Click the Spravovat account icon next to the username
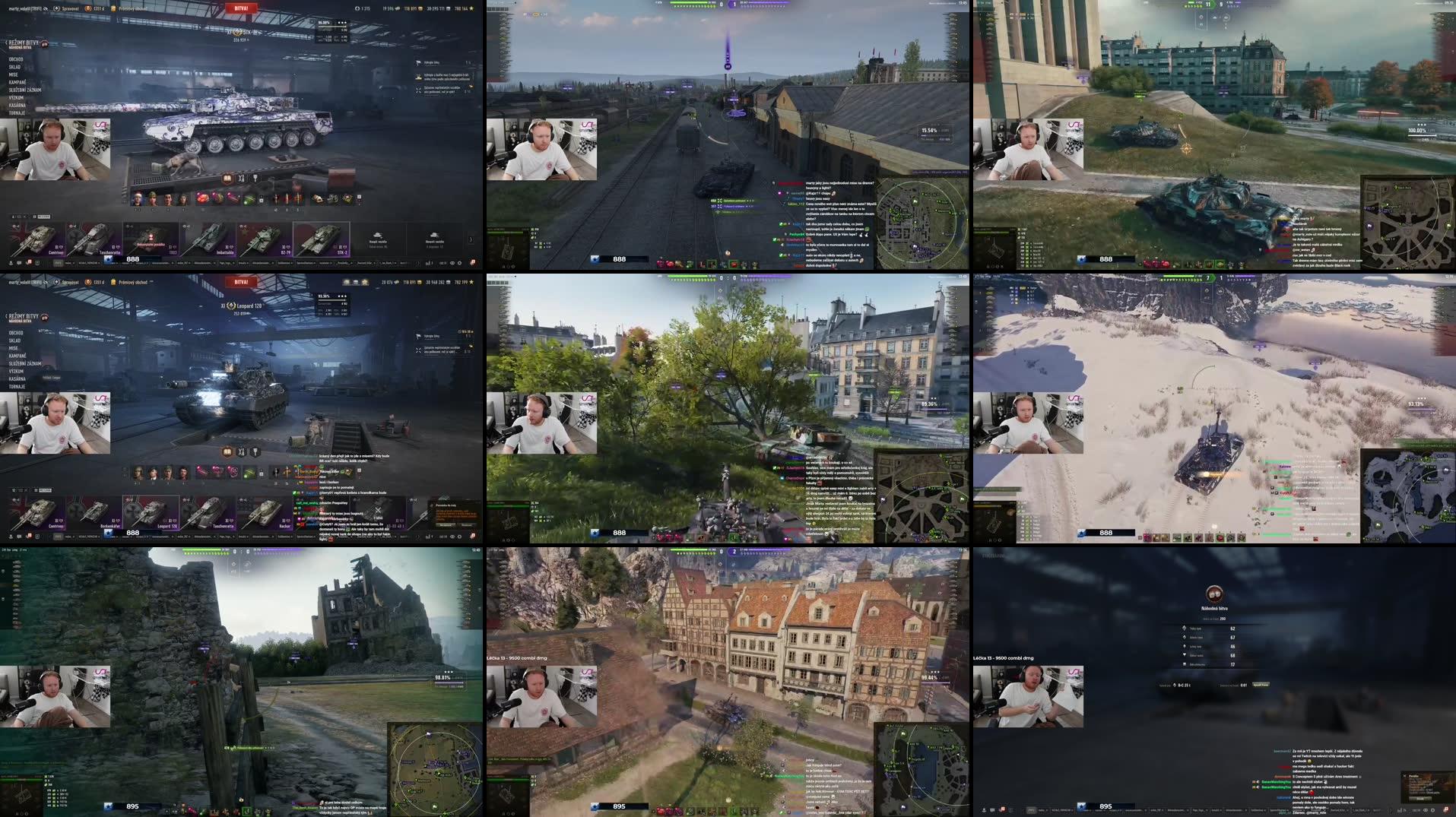This screenshot has width=1456, height=817. [x=57, y=8]
